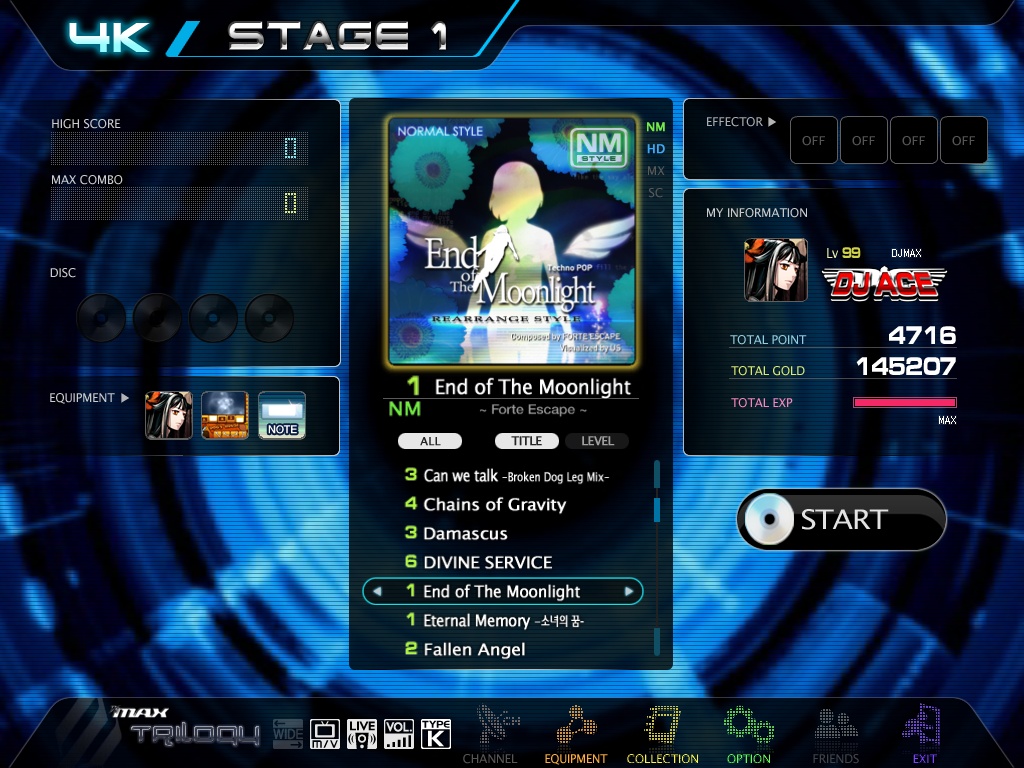
Task: Choose the Chains of Gravity song
Action: pyautogui.click(x=494, y=505)
